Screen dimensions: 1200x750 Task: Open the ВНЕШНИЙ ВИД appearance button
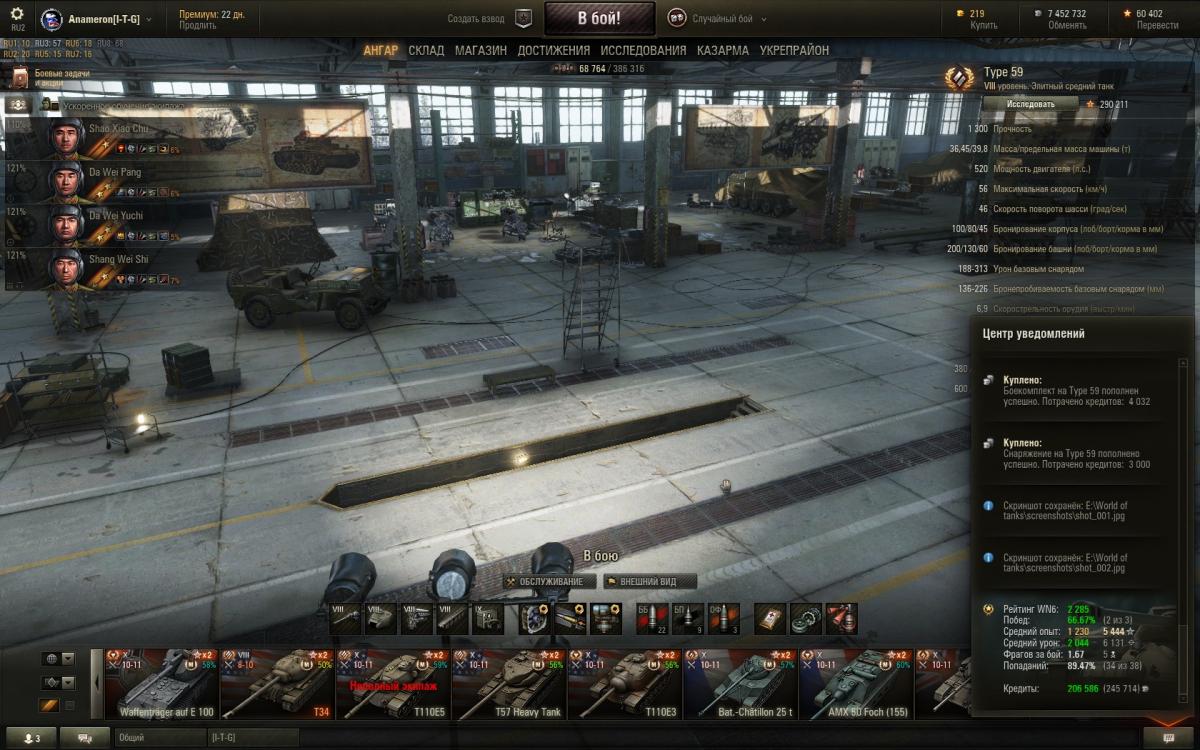click(x=649, y=581)
